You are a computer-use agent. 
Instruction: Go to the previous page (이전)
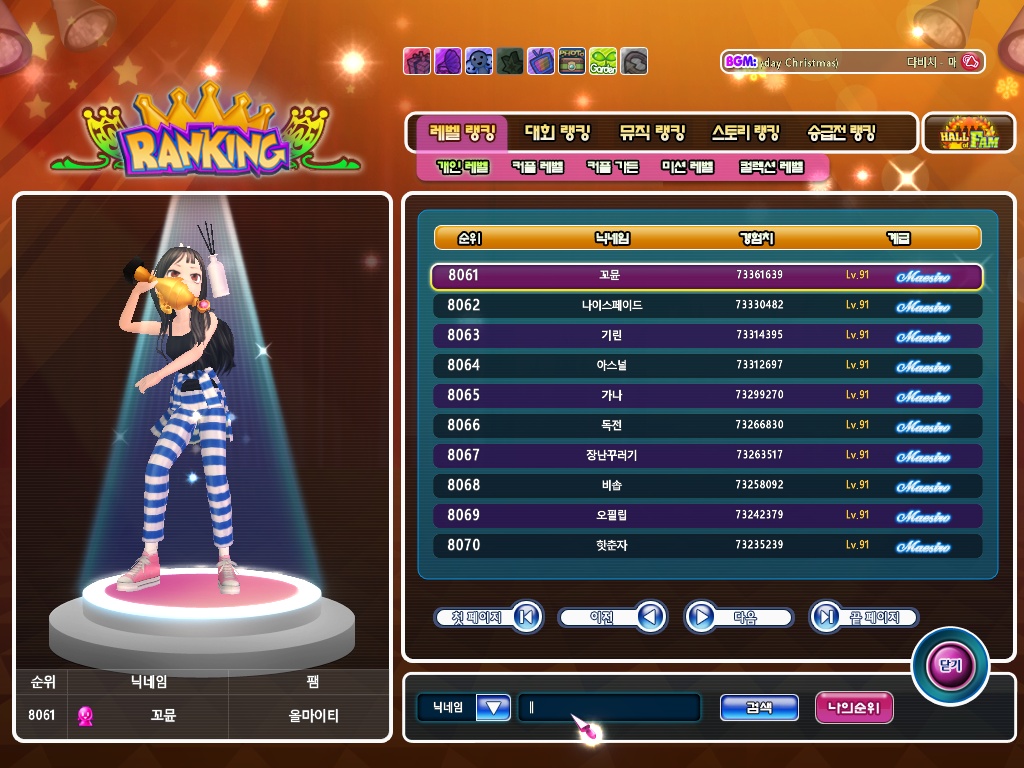point(612,617)
